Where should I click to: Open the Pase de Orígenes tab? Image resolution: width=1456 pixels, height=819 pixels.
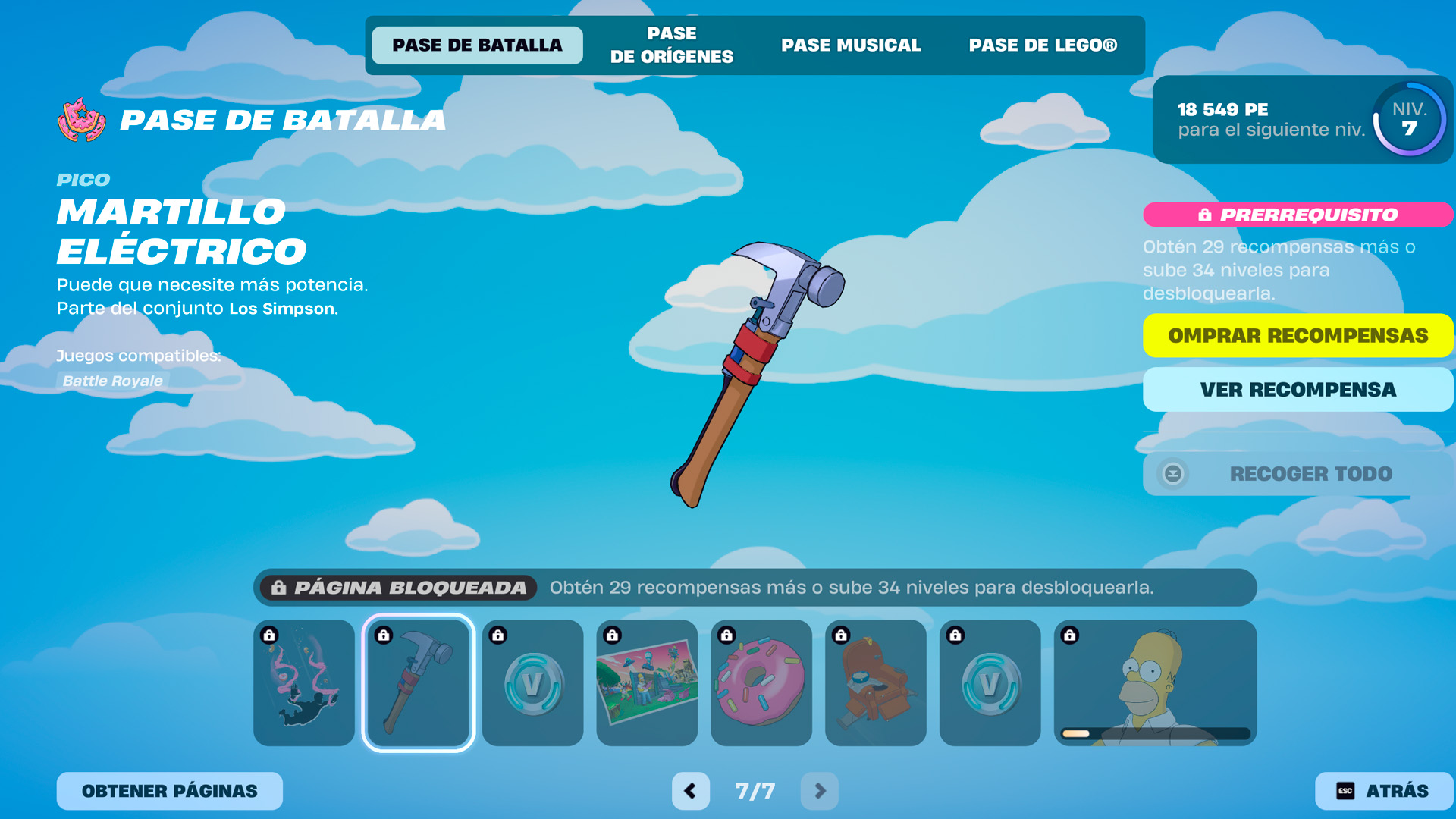[x=671, y=45]
